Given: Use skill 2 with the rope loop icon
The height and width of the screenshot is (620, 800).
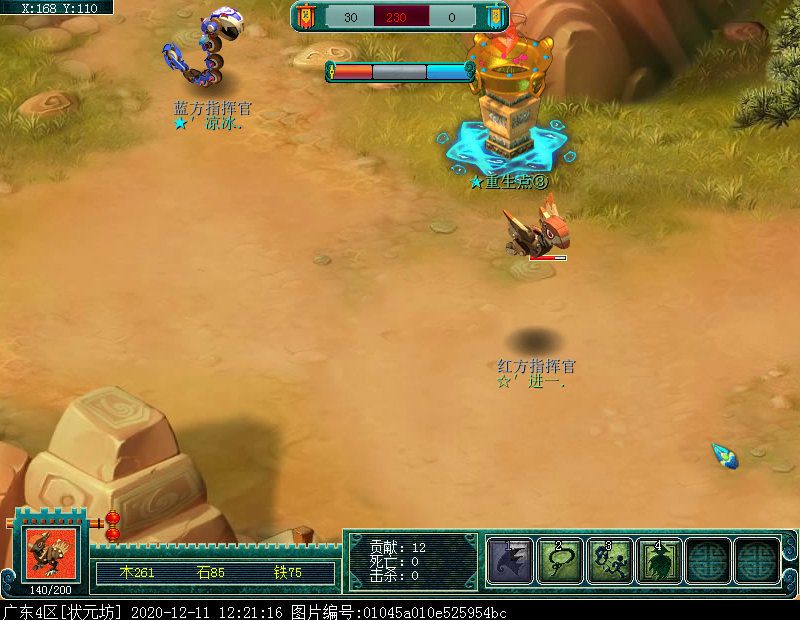Looking at the screenshot, I should coord(560,560).
